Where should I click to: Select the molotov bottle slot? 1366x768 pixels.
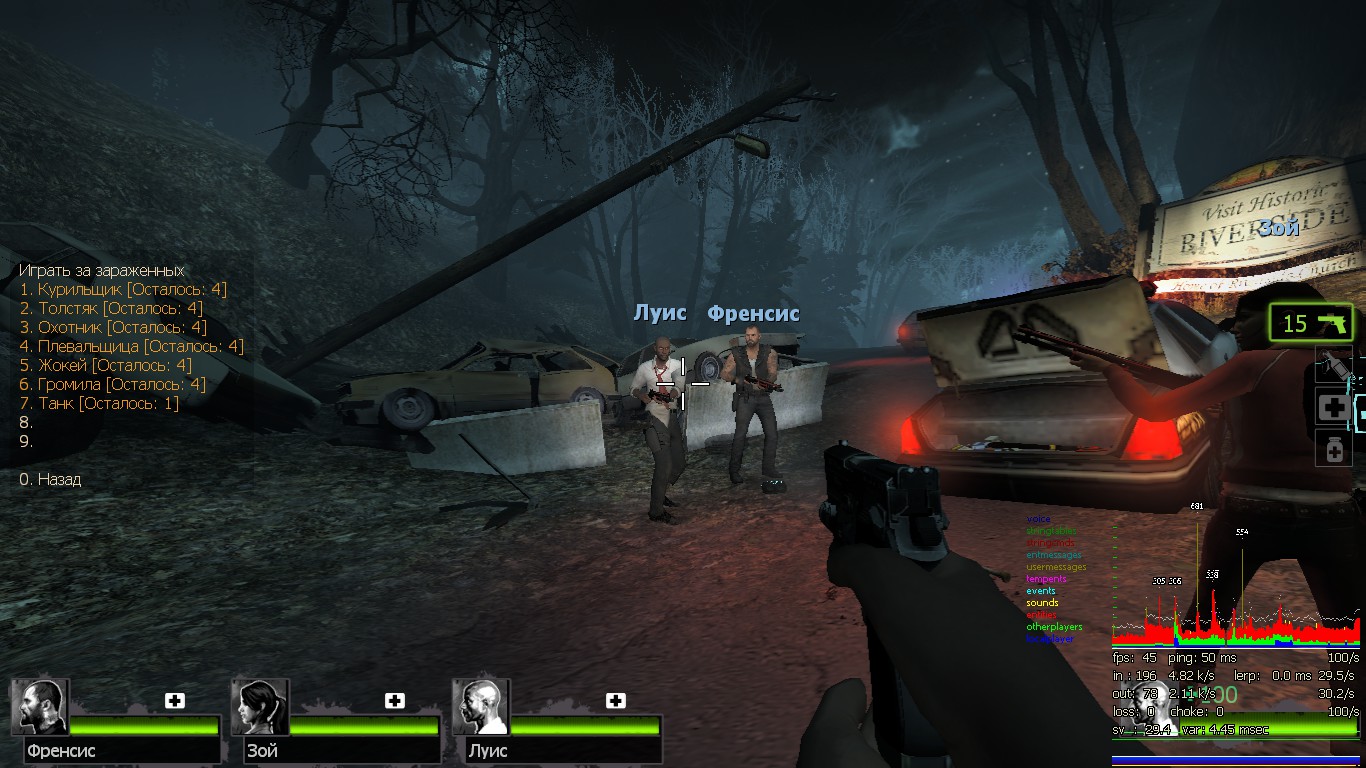[1334, 366]
